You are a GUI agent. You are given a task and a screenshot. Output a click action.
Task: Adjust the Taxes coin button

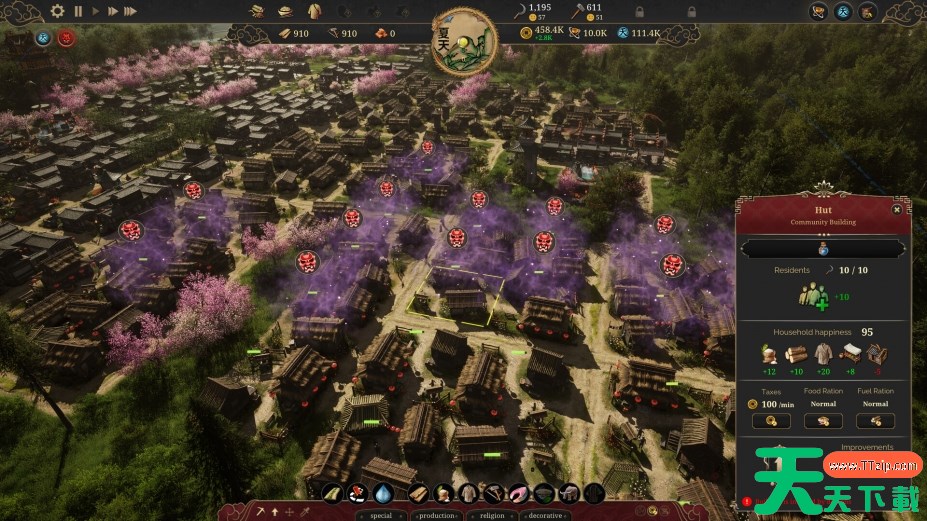click(x=771, y=421)
